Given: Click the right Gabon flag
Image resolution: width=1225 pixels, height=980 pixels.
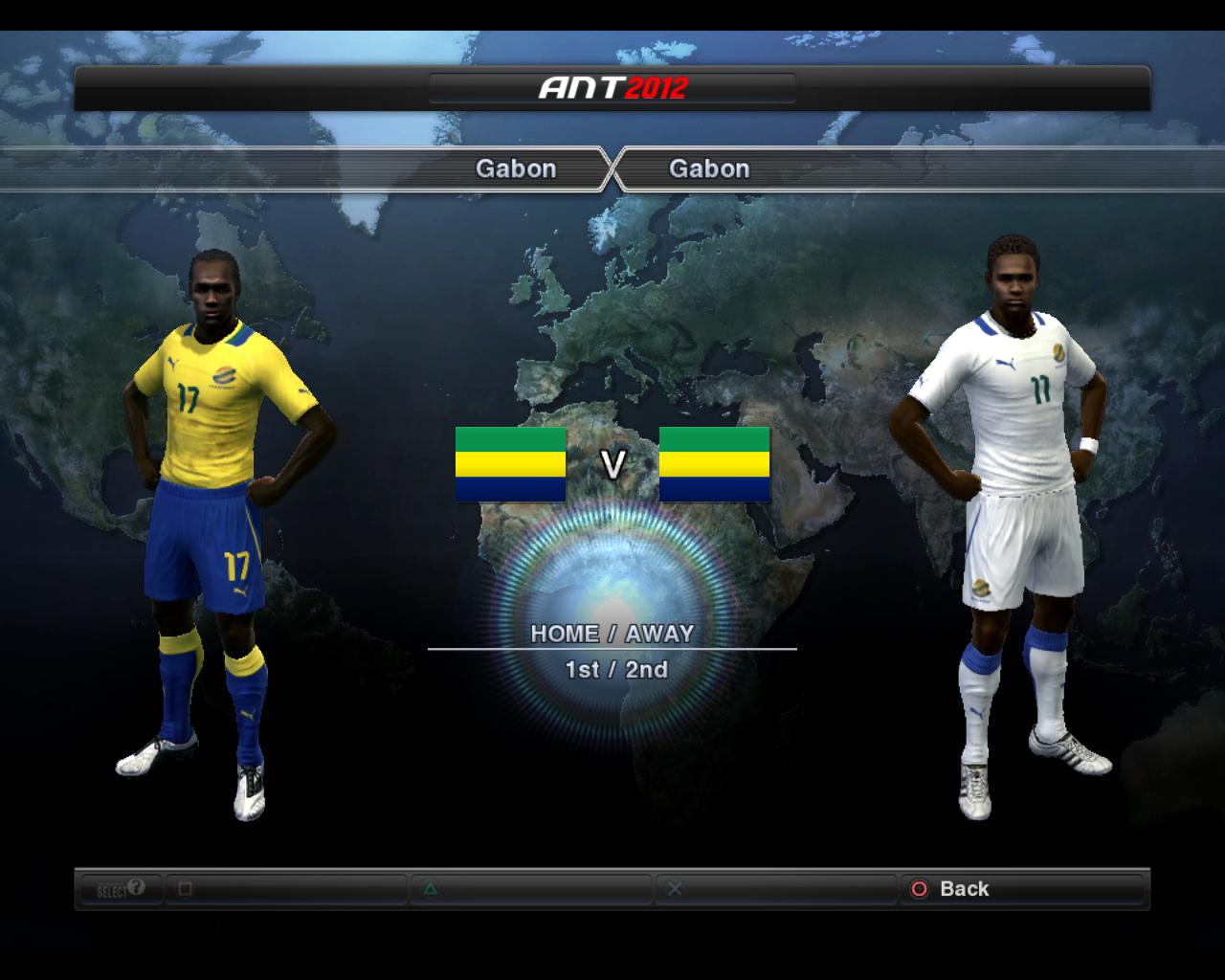Looking at the screenshot, I should 716,466.
